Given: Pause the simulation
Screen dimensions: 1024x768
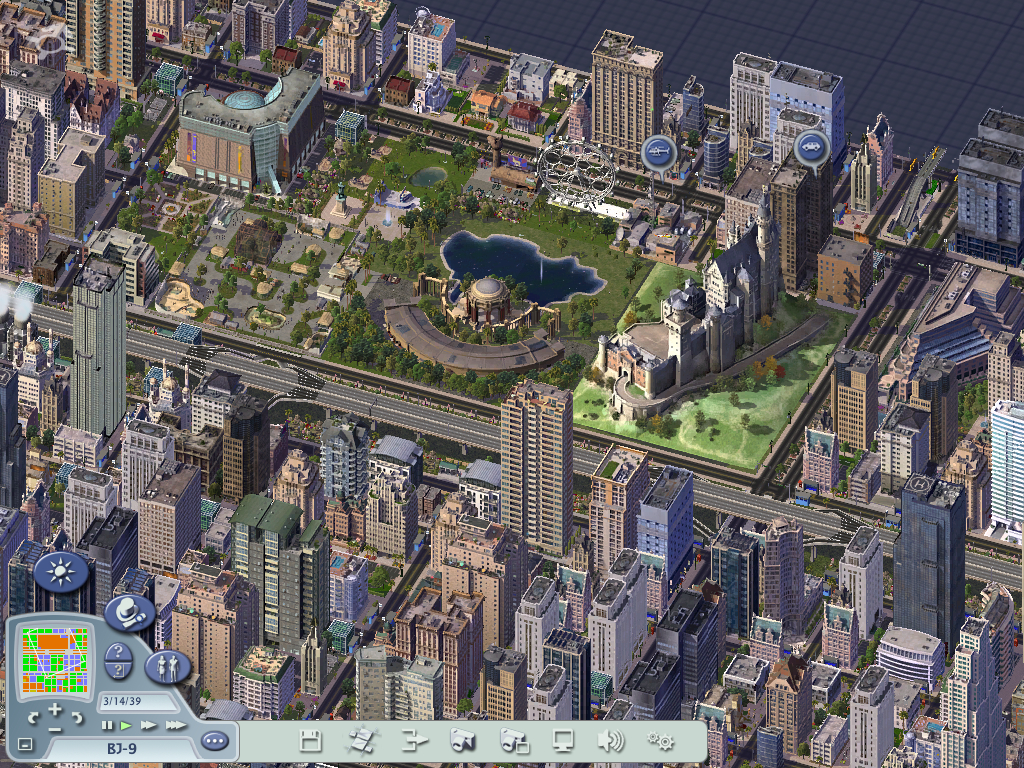Looking at the screenshot, I should (107, 724).
